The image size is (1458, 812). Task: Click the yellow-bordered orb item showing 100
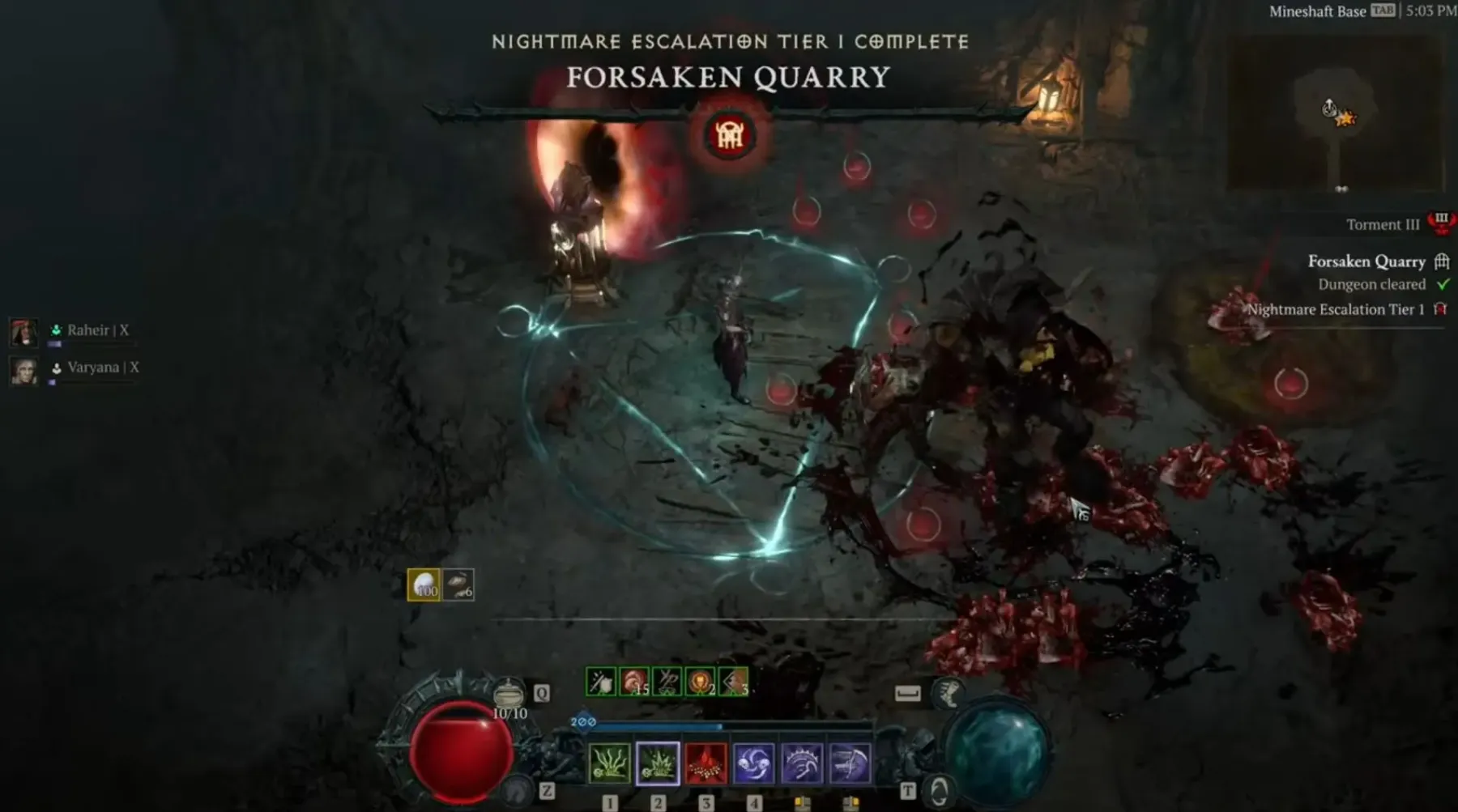pos(424,585)
